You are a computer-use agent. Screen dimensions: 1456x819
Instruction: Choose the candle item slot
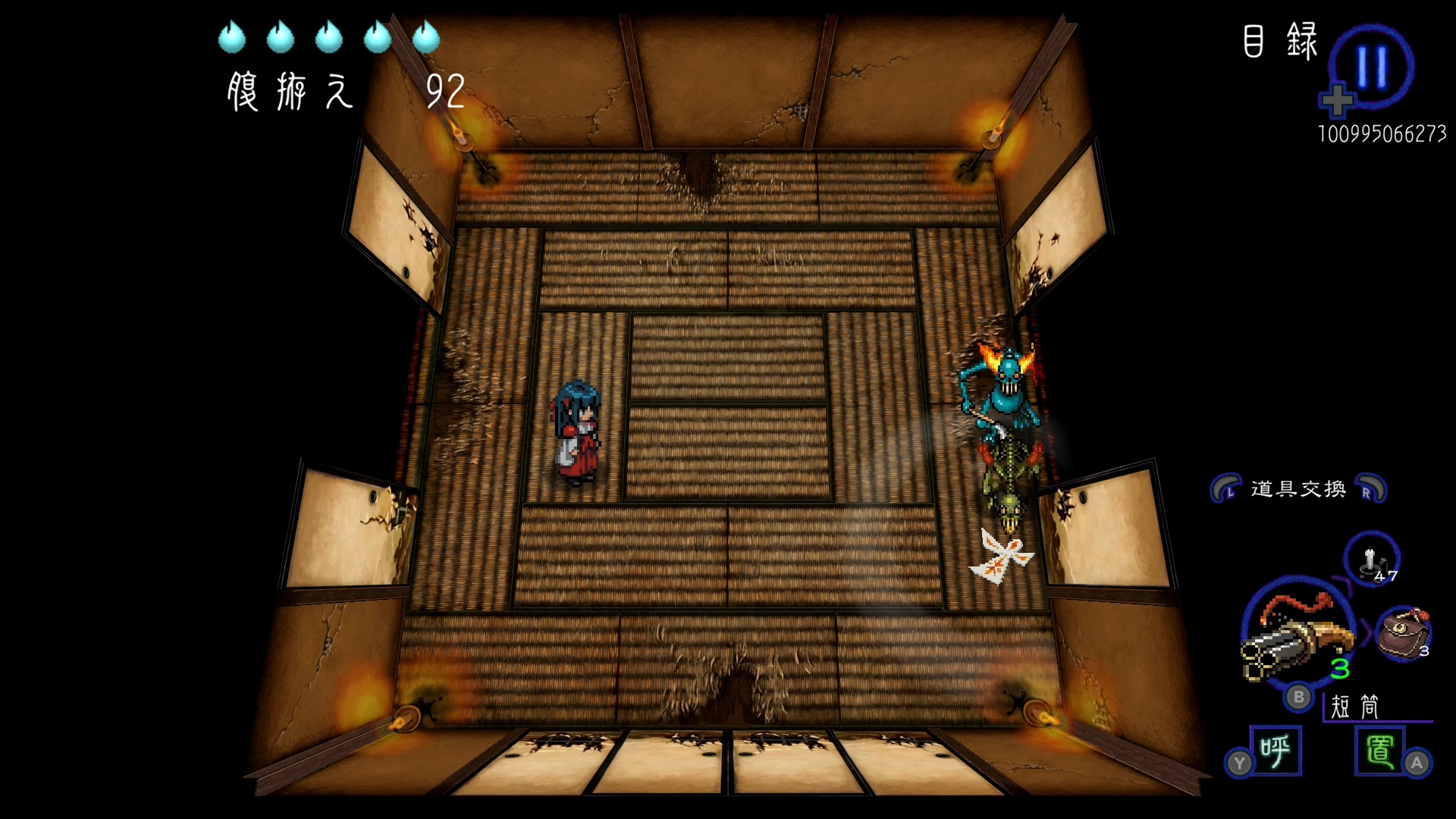(1371, 560)
